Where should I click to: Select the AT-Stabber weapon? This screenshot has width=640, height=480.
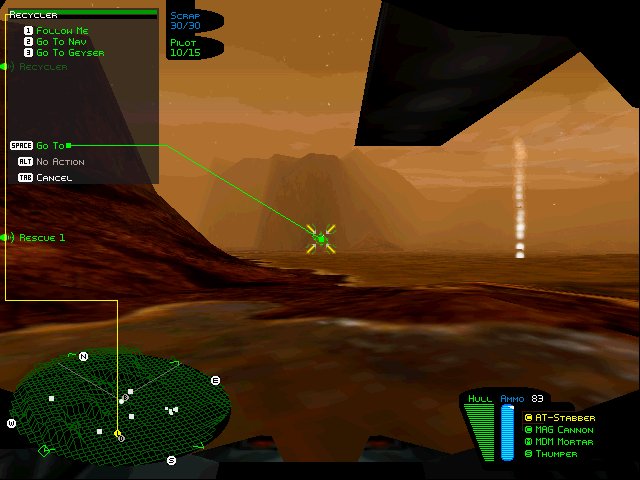[x=564, y=418]
